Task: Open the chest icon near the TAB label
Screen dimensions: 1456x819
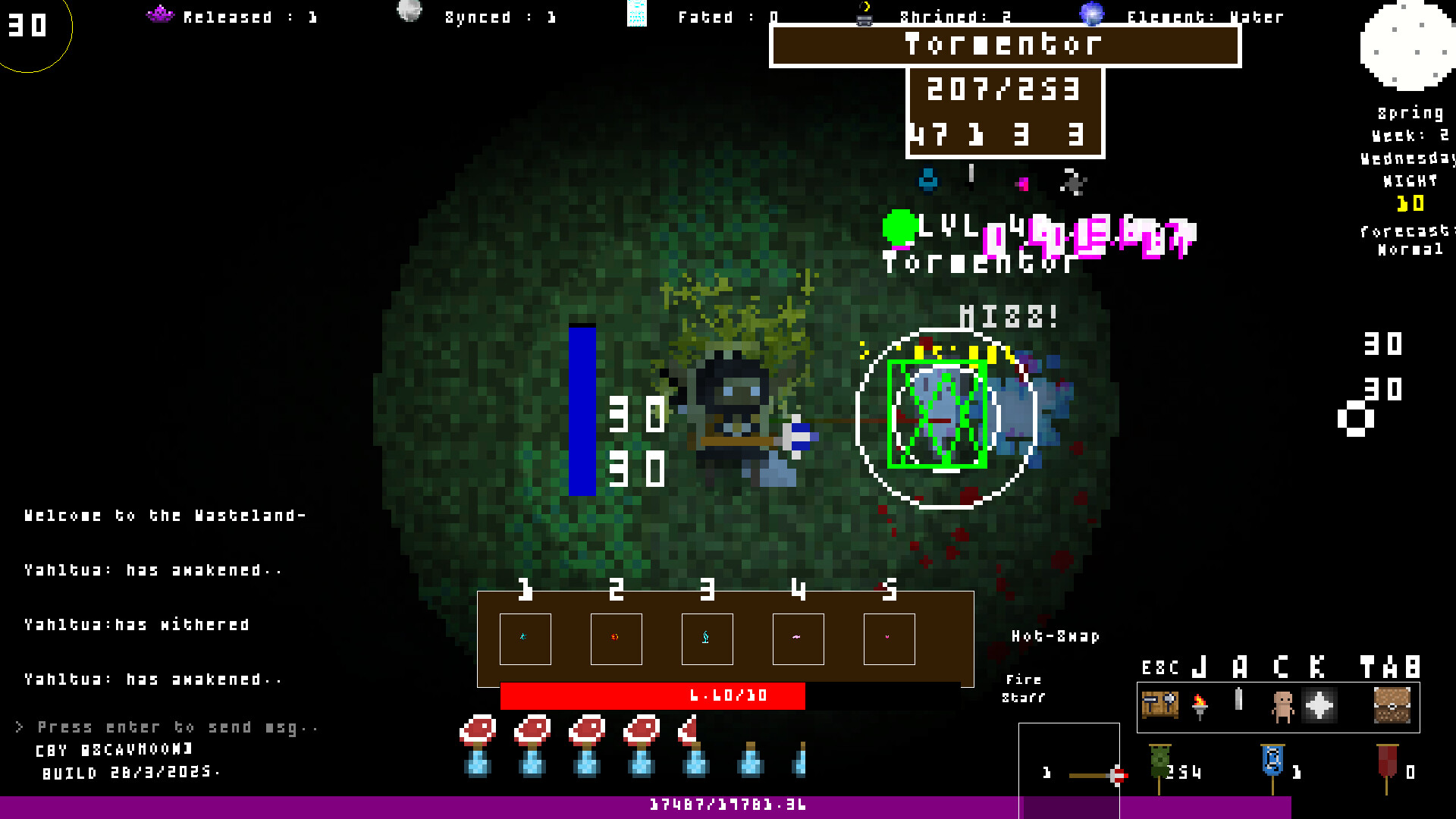Action: (1394, 705)
